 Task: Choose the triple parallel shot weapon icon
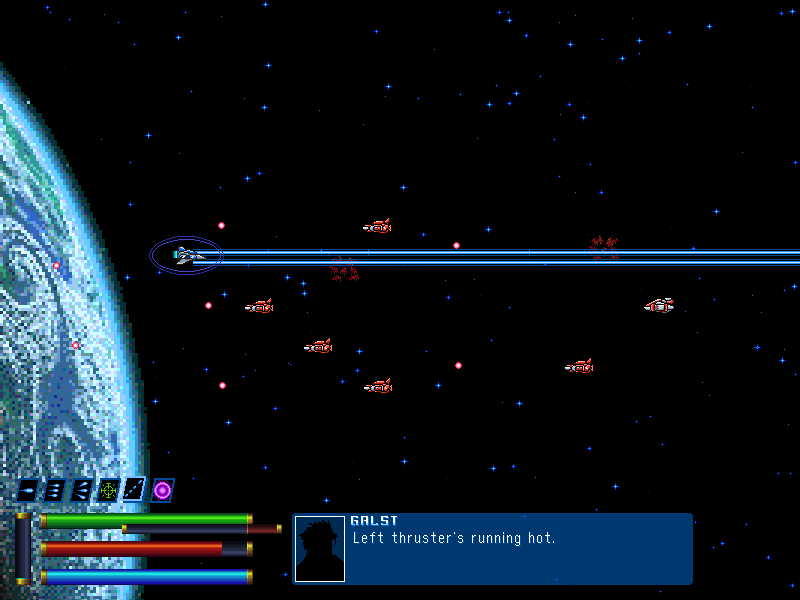coord(55,490)
